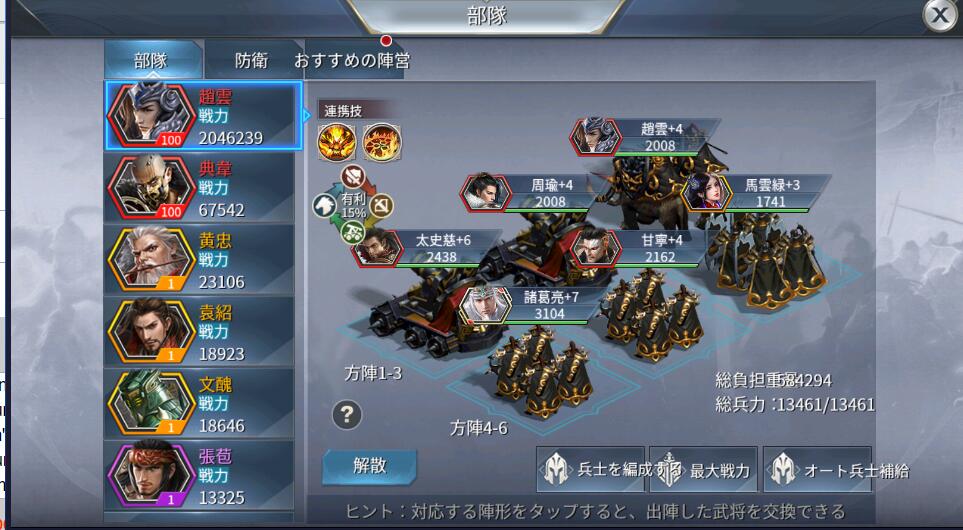Switch to the 部隊 tab
This screenshot has height=530, width=963.
(x=151, y=60)
